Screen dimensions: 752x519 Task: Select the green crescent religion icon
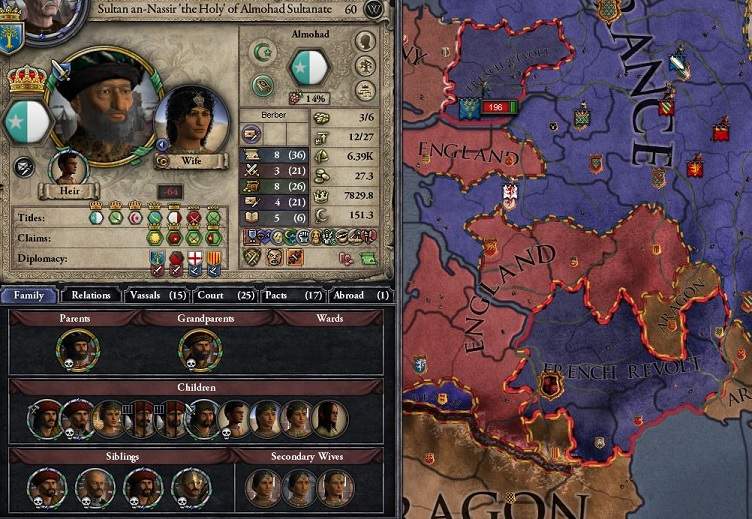[263, 52]
